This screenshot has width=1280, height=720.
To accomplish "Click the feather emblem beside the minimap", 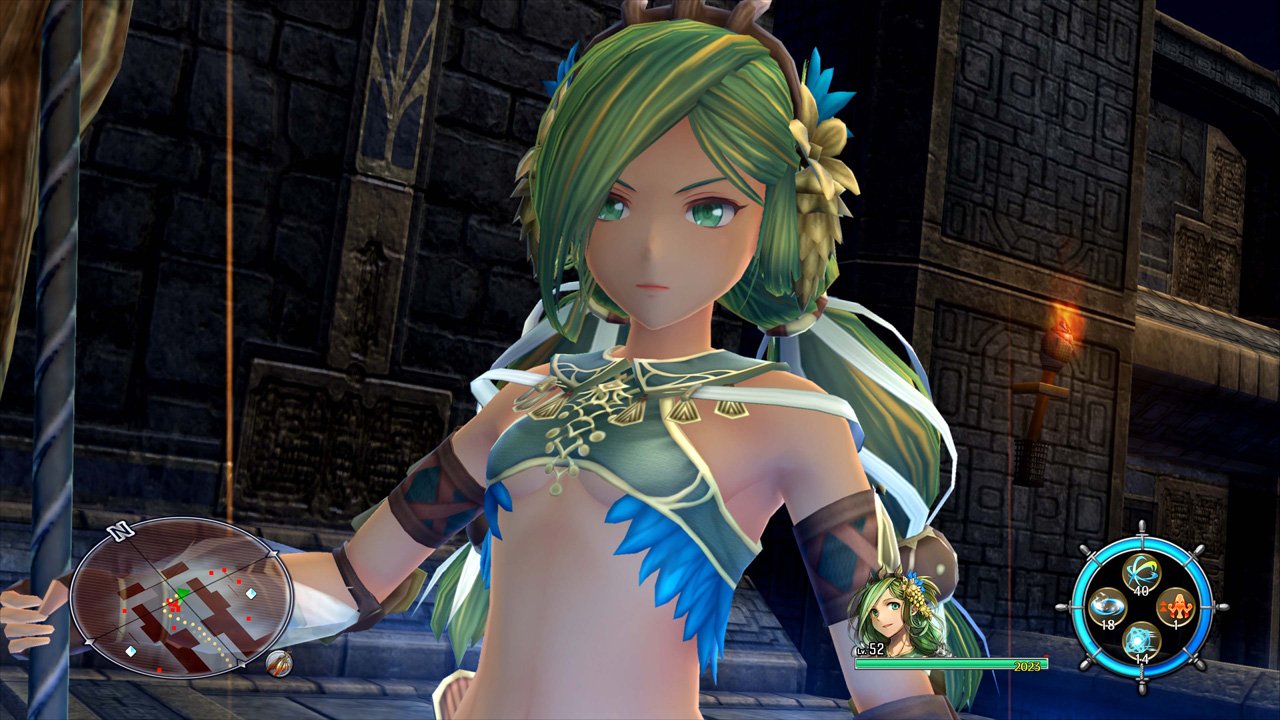I will (279, 662).
